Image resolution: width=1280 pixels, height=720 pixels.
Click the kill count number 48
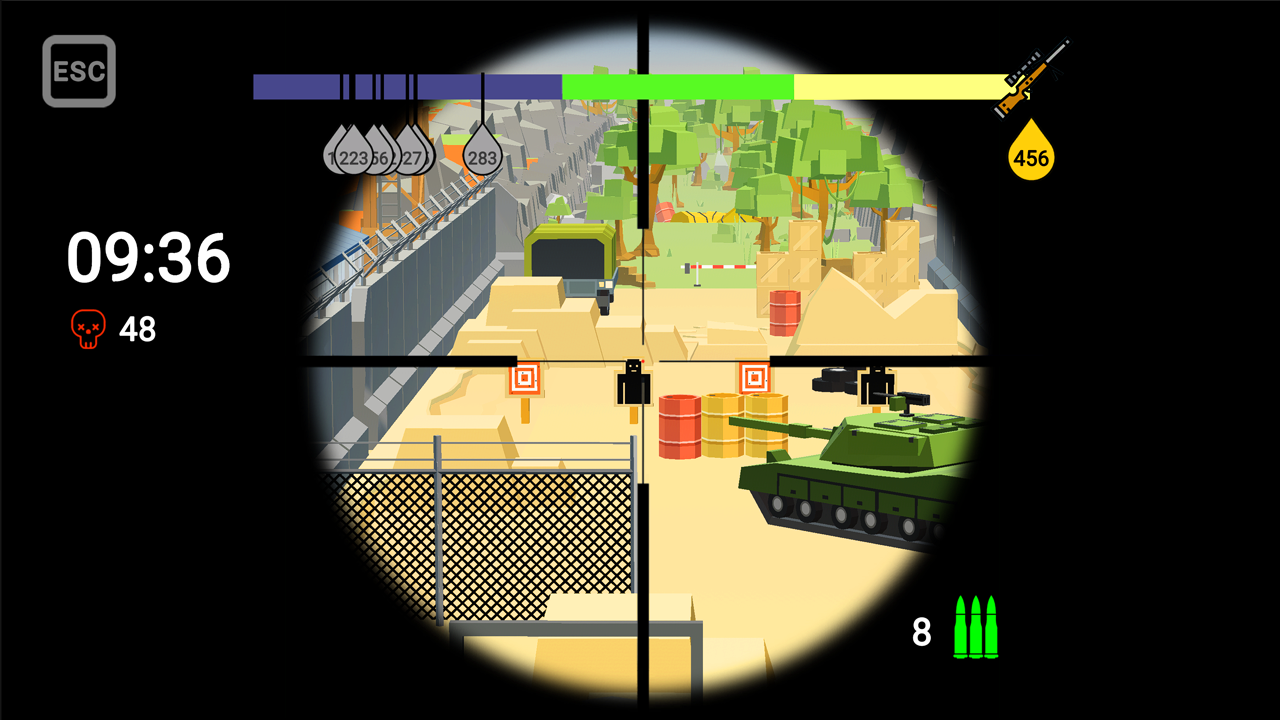point(139,327)
